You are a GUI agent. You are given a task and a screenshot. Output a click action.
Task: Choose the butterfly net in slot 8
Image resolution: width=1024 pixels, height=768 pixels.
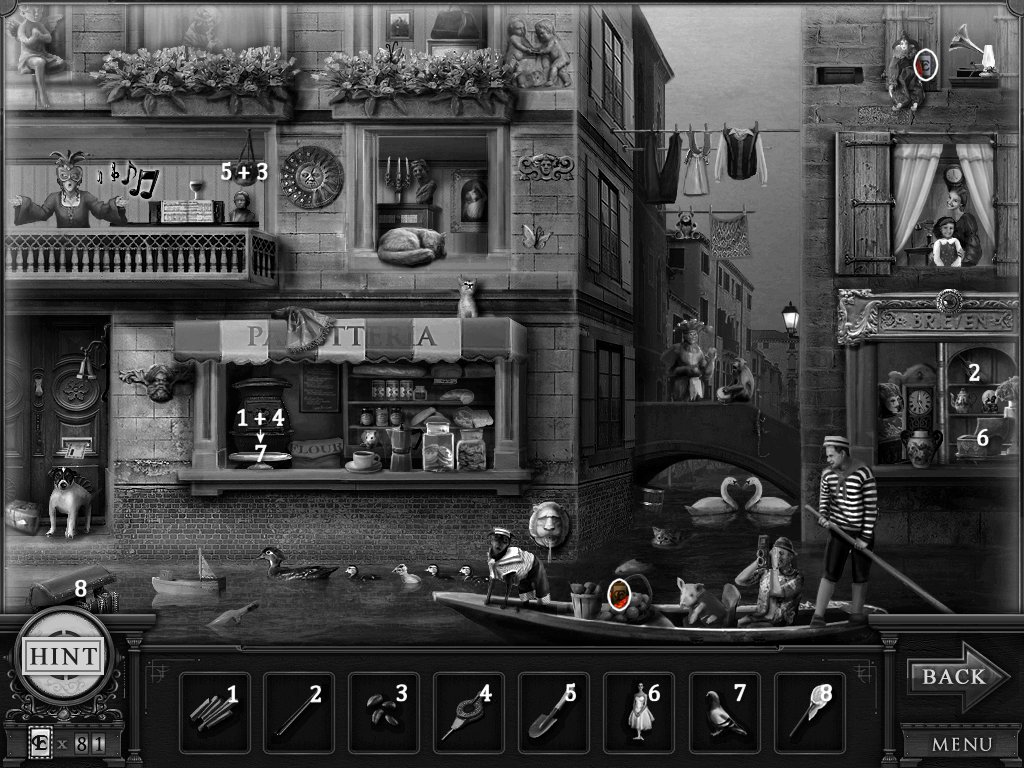(808, 713)
